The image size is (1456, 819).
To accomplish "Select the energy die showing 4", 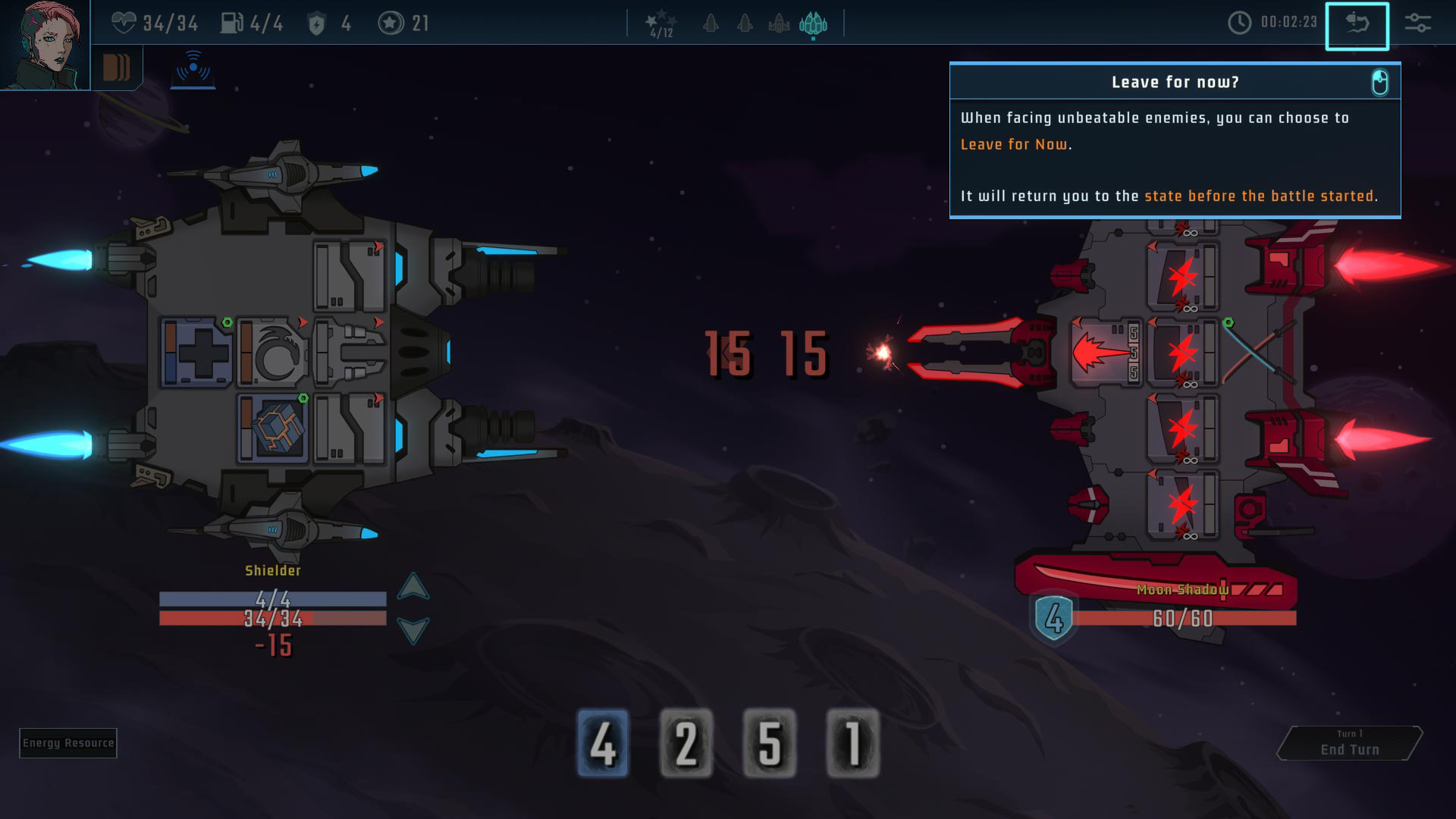I will (603, 743).
